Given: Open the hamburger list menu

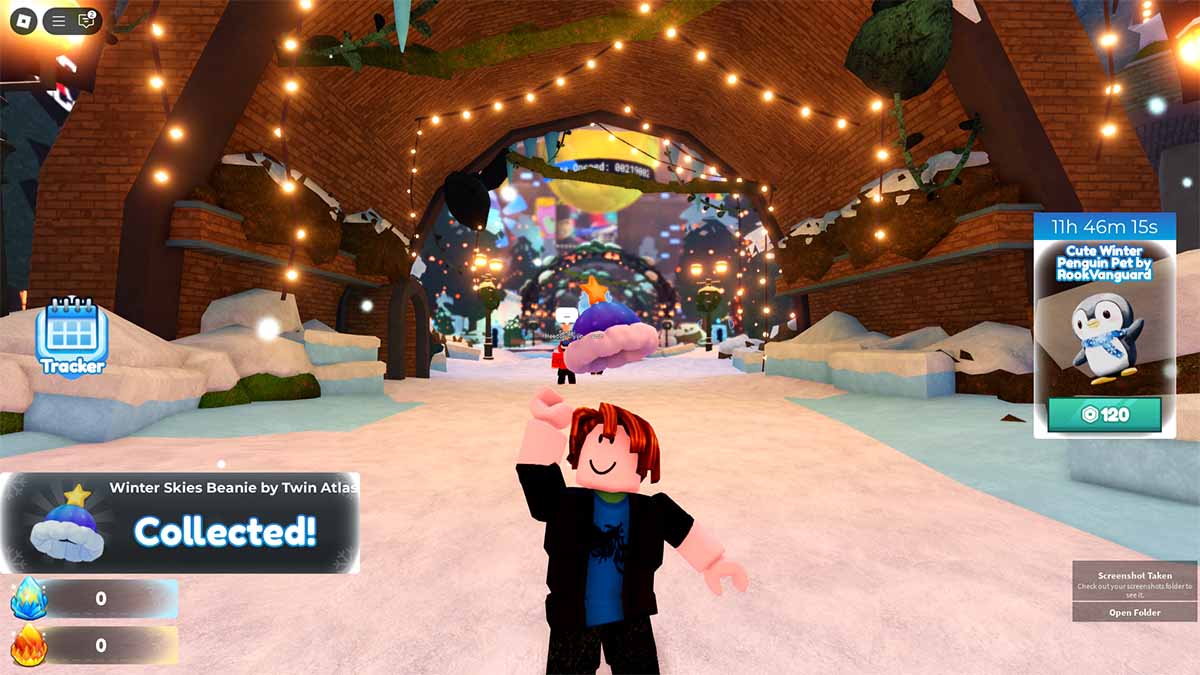Looking at the screenshot, I should (x=59, y=20).
